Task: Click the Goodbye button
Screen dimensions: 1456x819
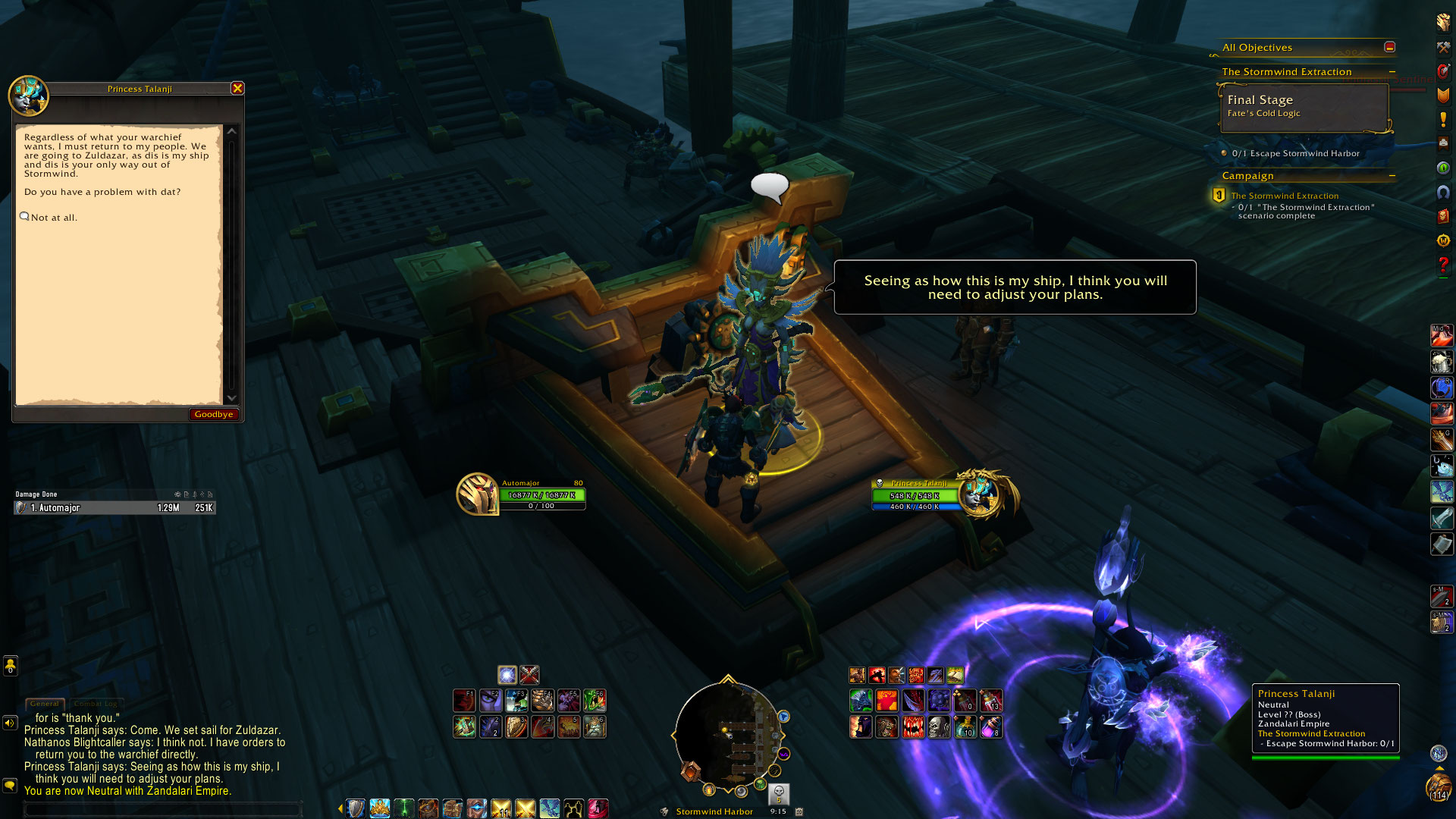Action: [213, 414]
